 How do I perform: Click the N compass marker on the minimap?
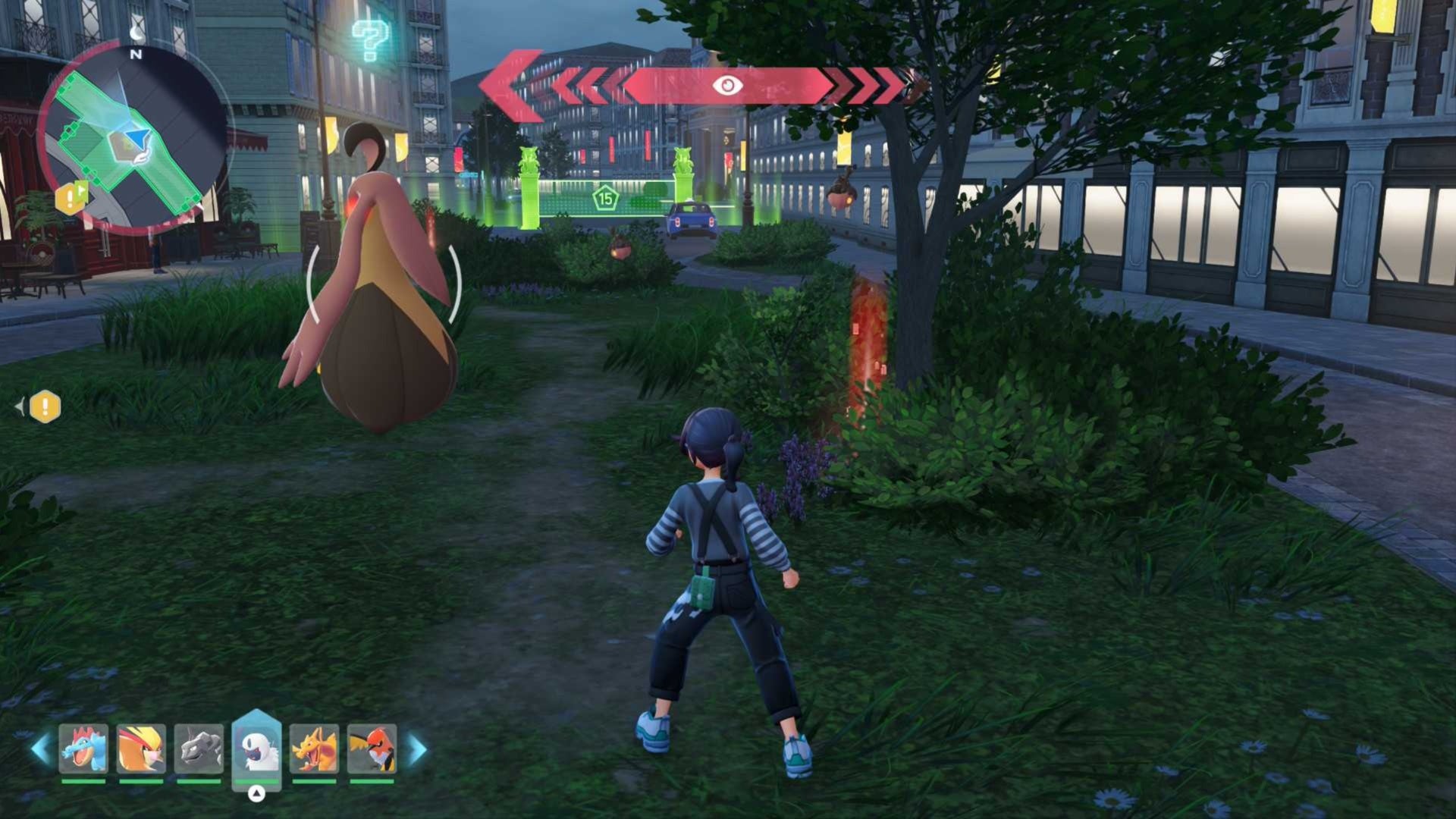pyautogui.click(x=135, y=55)
